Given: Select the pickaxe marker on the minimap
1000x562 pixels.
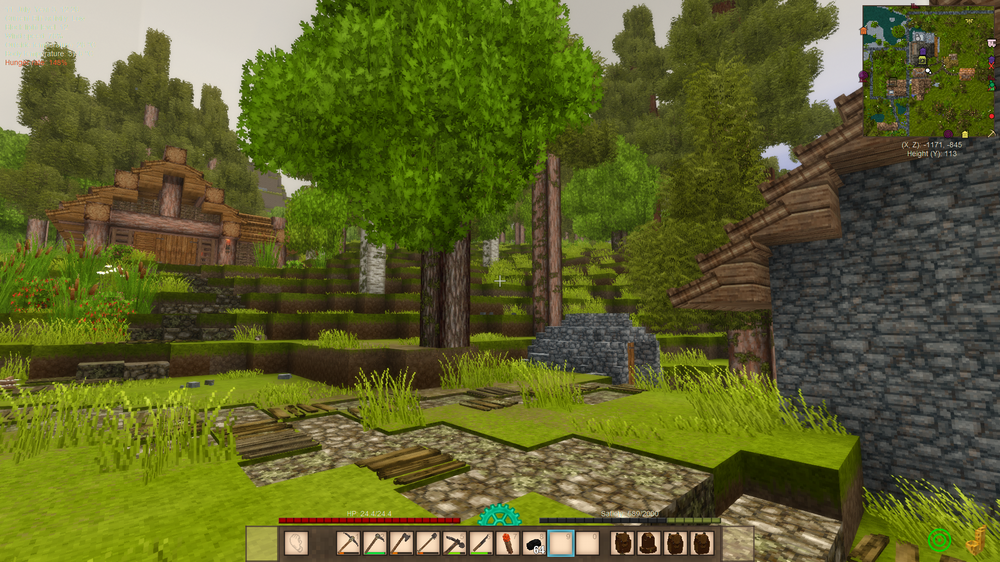Looking at the screenshot, I should 991,134.
